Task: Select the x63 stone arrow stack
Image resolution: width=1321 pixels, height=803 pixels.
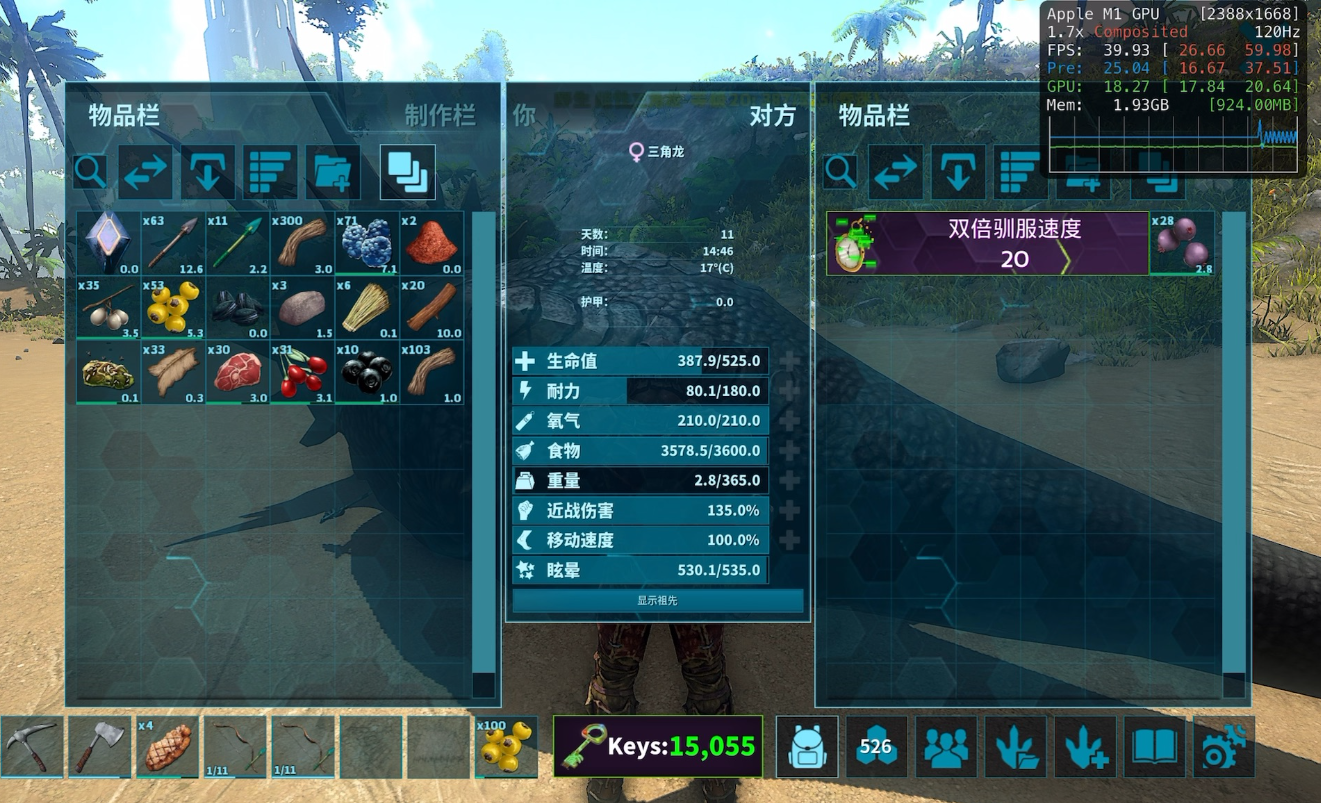Action: (173, 243)
